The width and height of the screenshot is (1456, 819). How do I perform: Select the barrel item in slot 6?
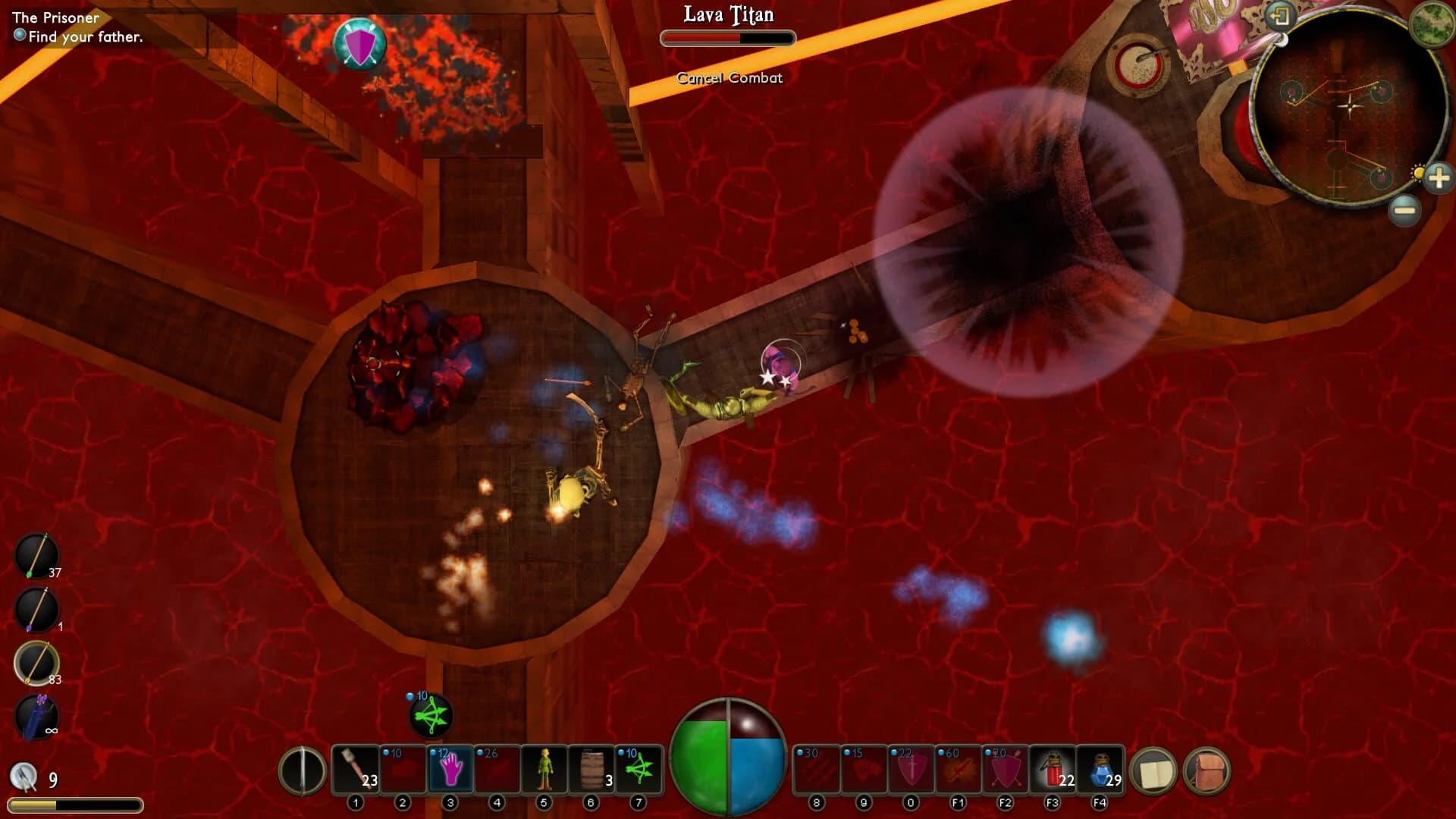pyautogui.click(x=592, y=770)
